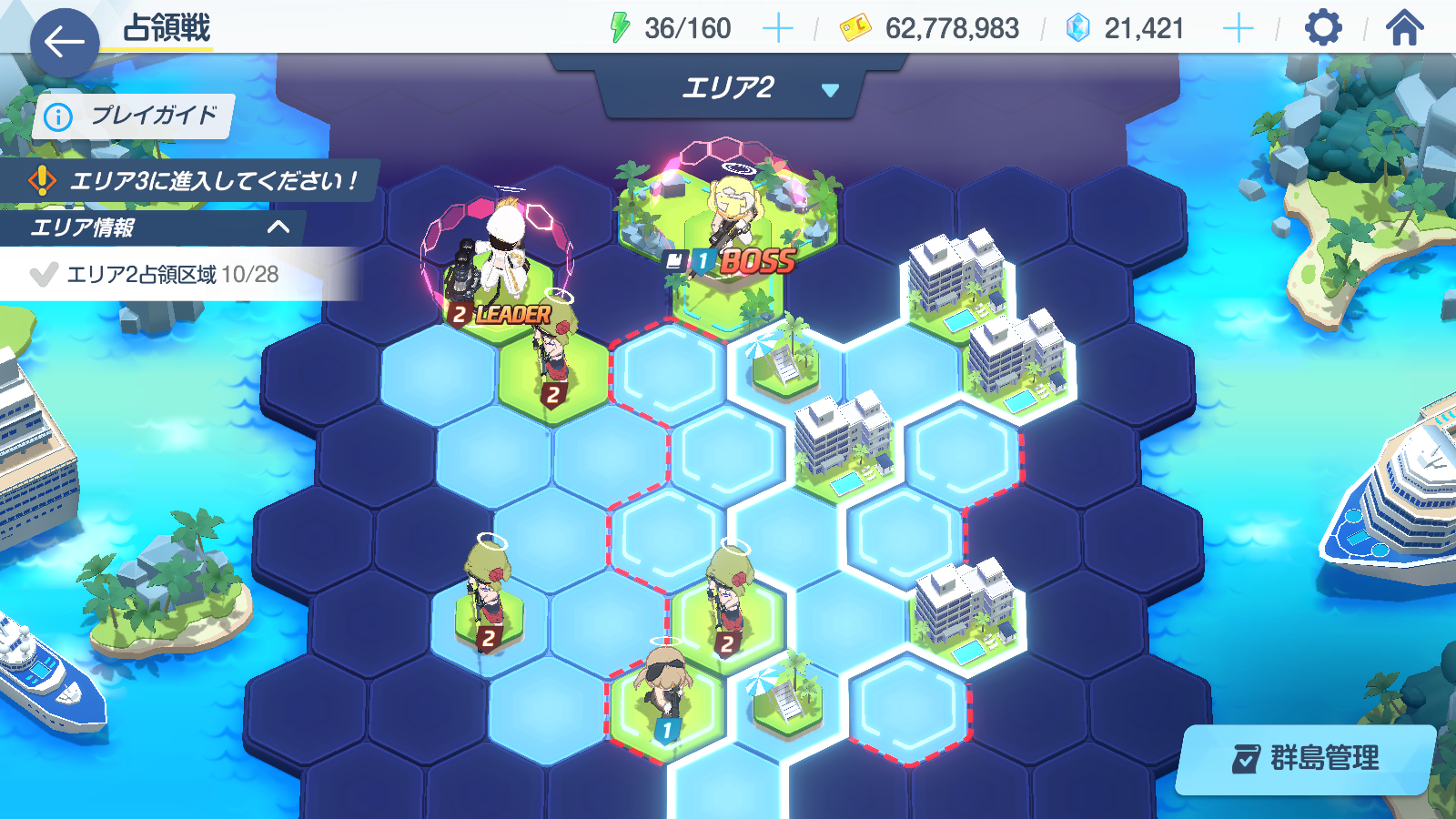1456x819 pixels.
Task: Open settings via the gear icon
Action: pos(1322,28)
